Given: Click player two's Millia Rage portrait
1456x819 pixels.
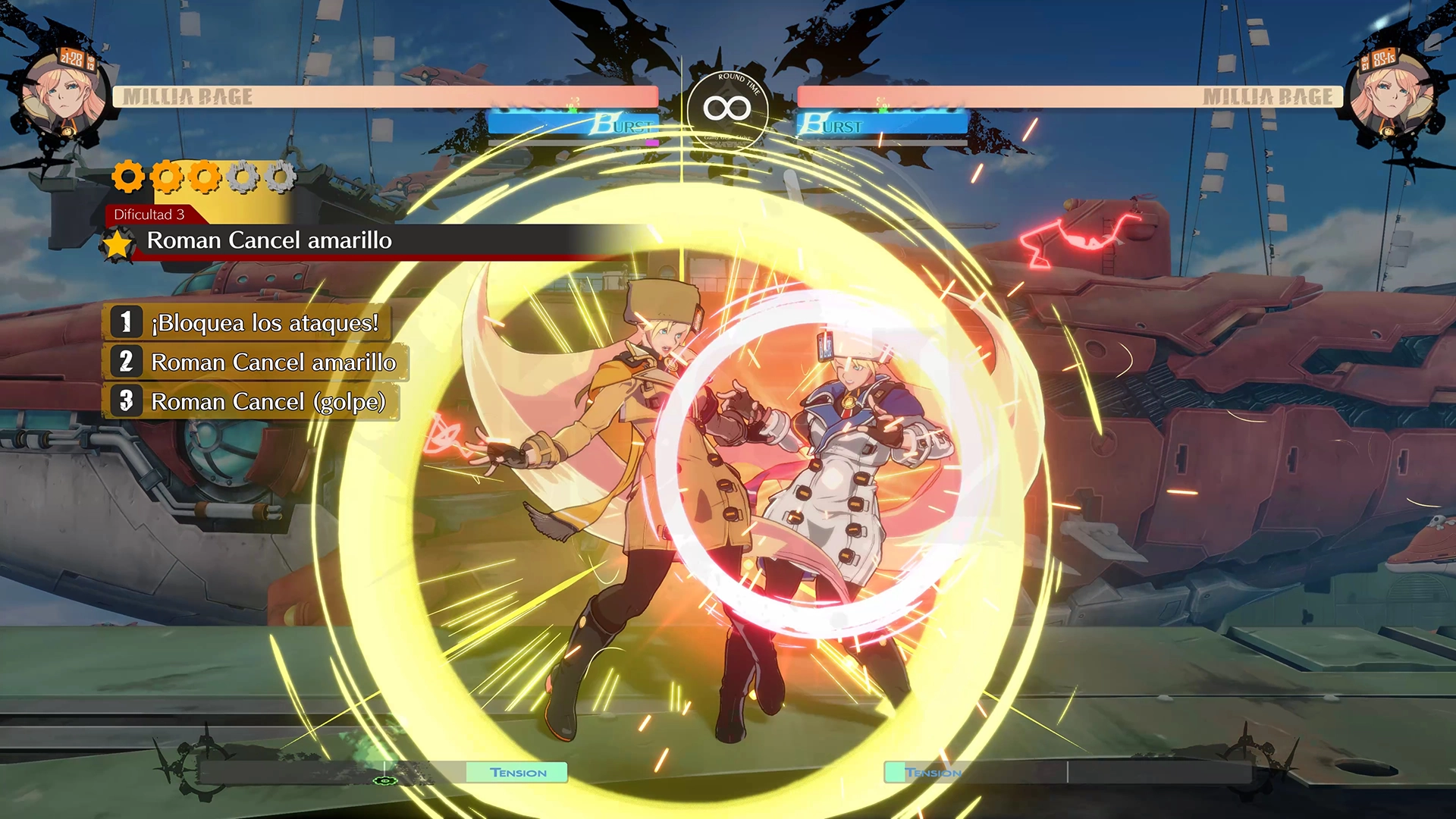Looking at the screenshot, I should tap(1393, 94).
